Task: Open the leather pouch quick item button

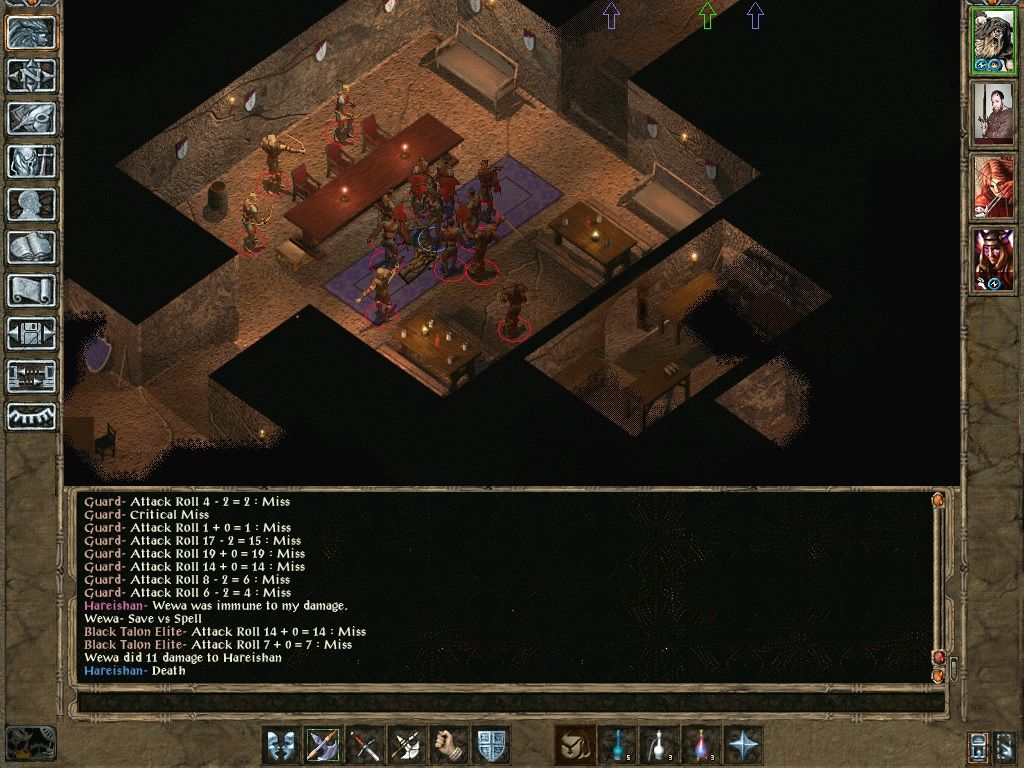Action: tap(574, 746)
